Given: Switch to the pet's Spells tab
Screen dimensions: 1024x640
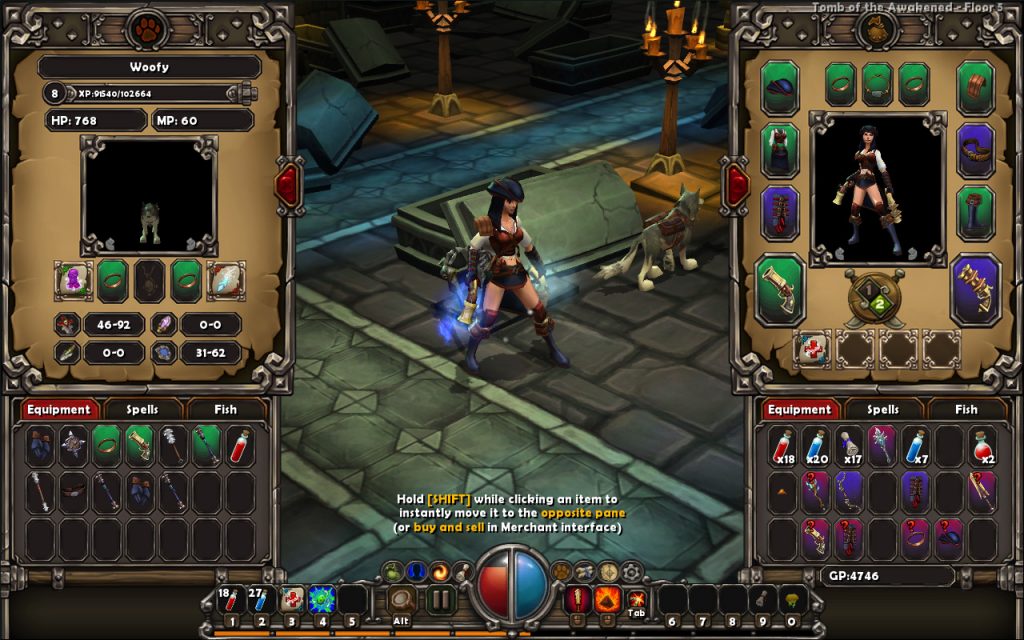Looking at the screenshot, I should (x=157, y=409).
